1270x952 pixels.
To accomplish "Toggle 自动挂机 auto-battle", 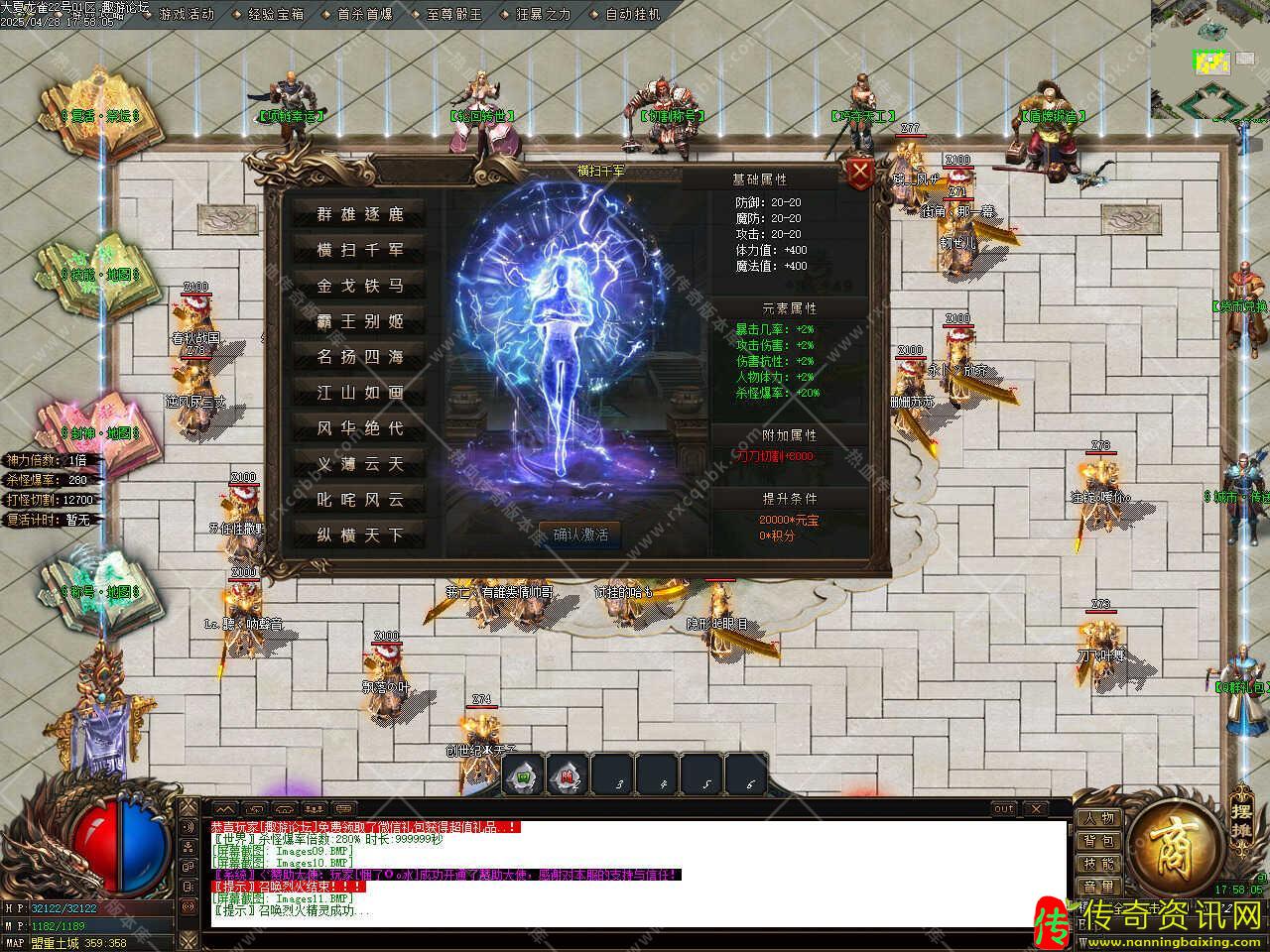I will pyautogui.click(x=632, y=15).
